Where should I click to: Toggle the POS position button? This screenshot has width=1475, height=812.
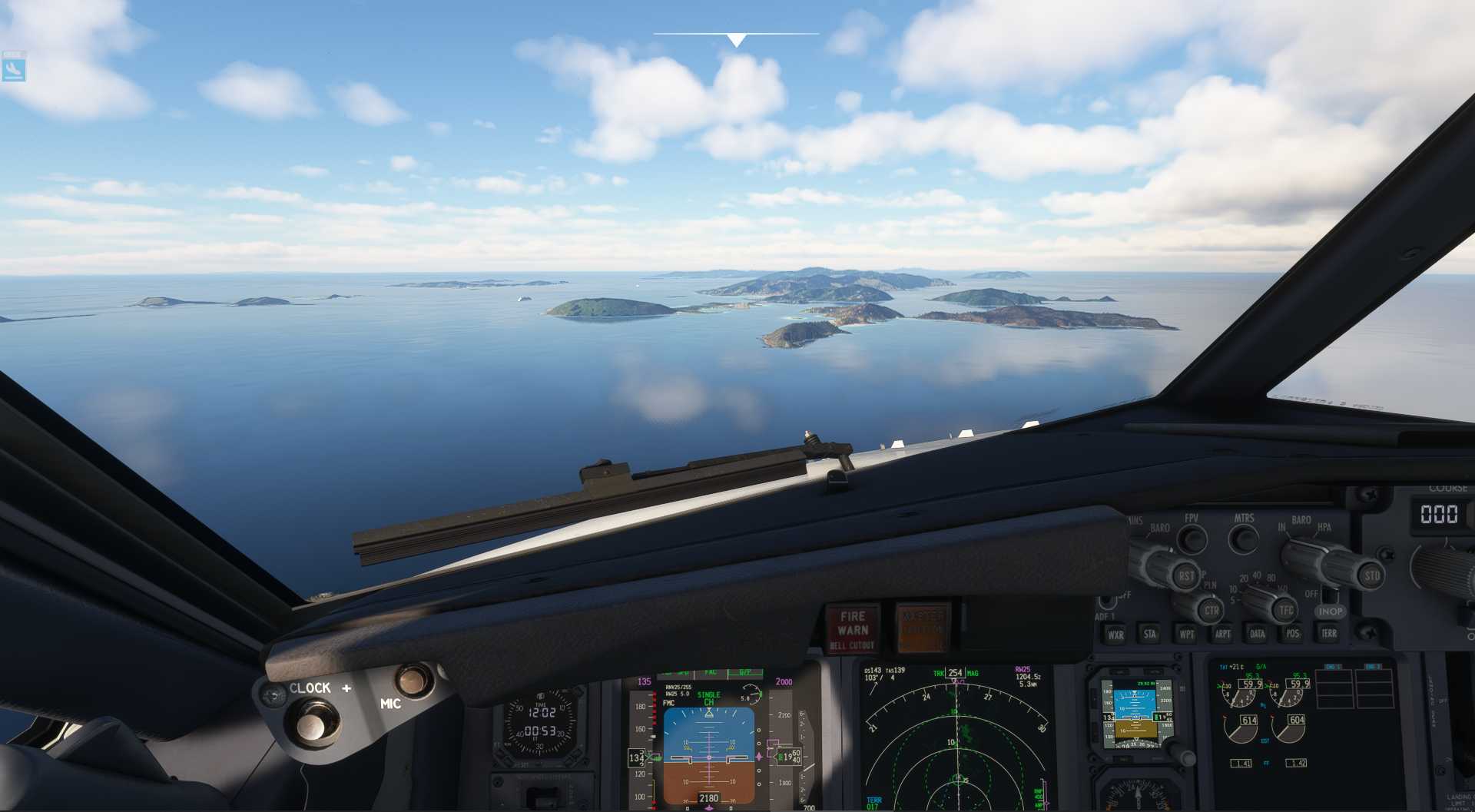point(1293,634)
